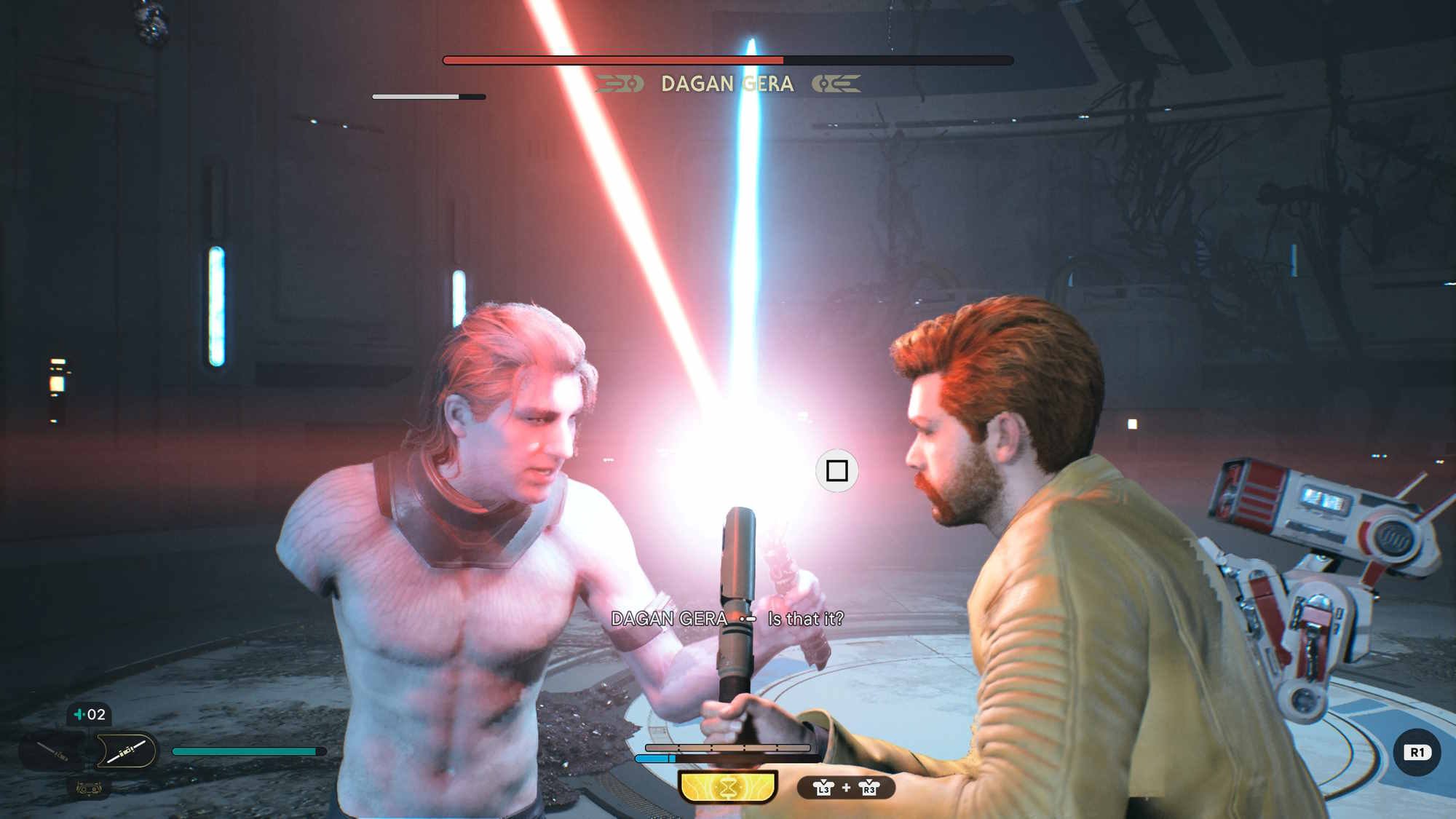This screenshot has height=819, width=1456.
Task: Select the single-blade lightsaber stance icon
Action: pyautogui.click(x=54, y=751)
